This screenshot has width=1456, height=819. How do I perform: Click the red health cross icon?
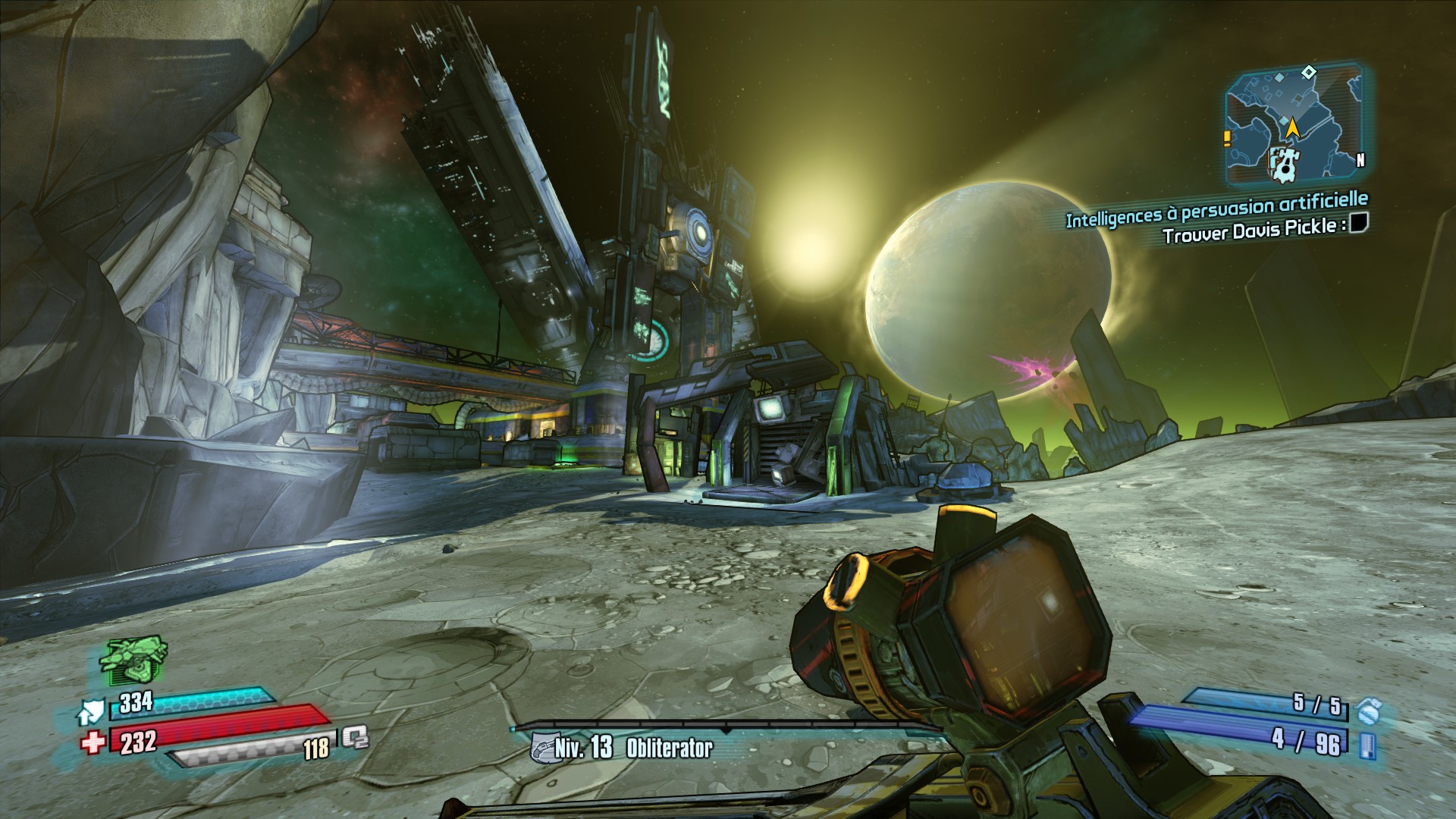(93, 742)
